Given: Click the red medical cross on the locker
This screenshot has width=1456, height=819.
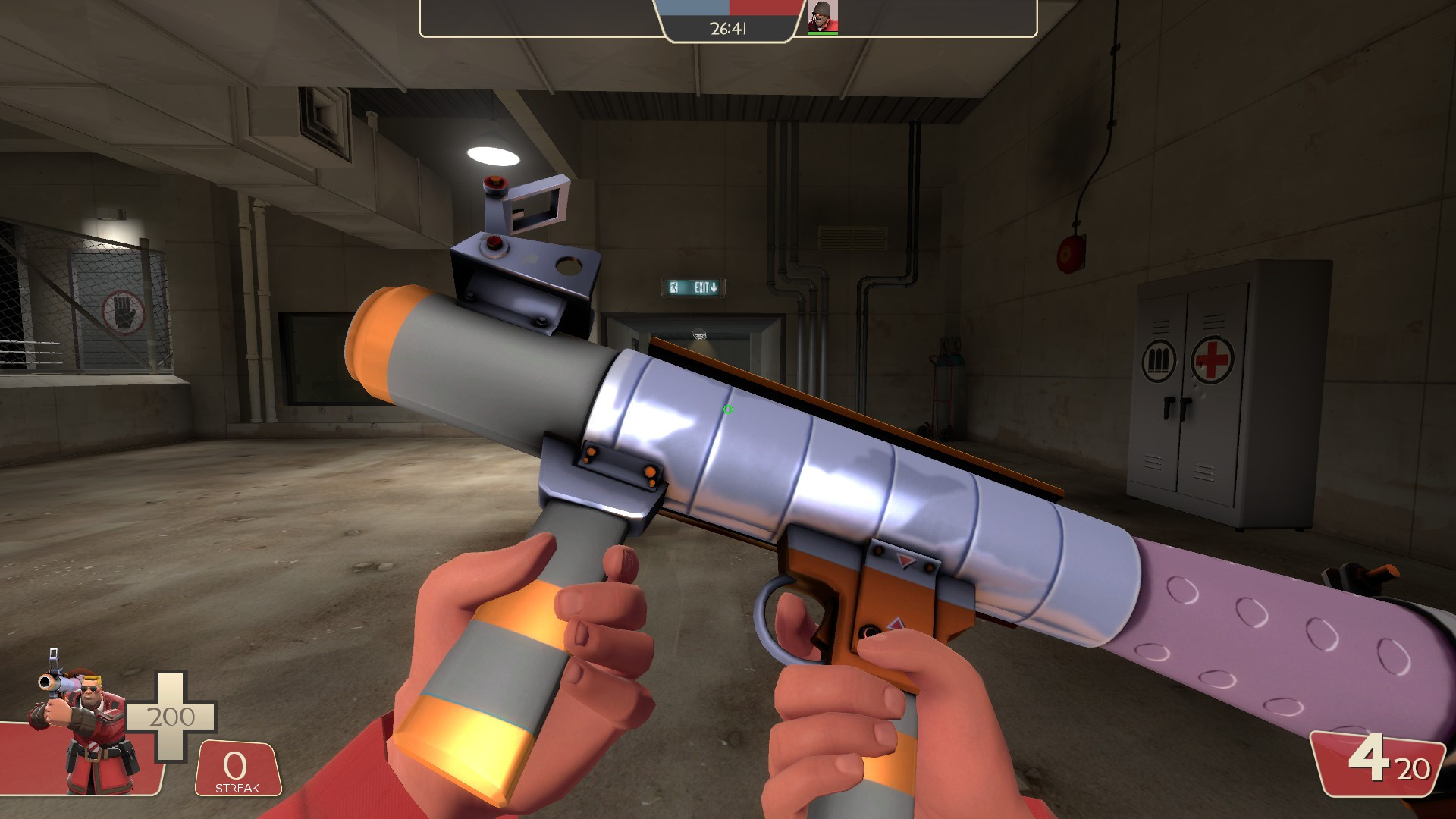Looking at the screenshot, I should [1213, 359].
